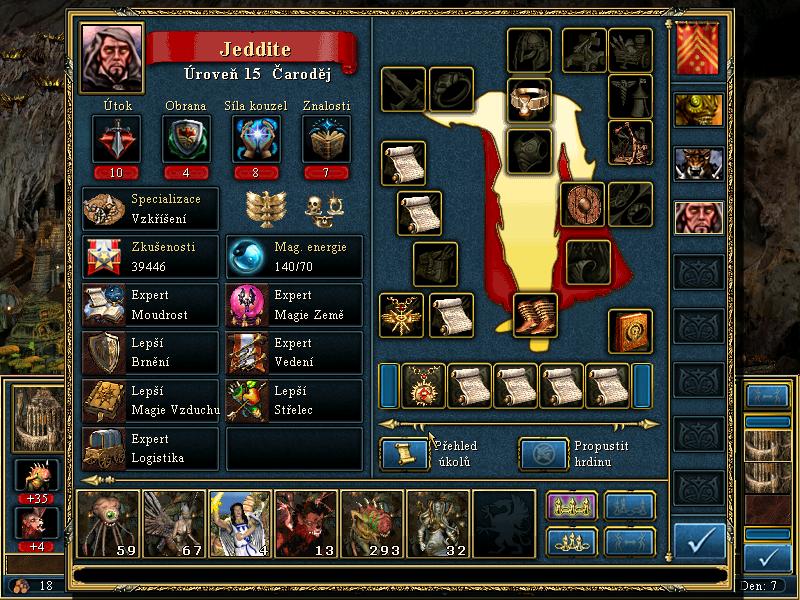Screen dimensions: 800x600
Task: Select the army stack of 293 creatures
Action: [372, 523]
